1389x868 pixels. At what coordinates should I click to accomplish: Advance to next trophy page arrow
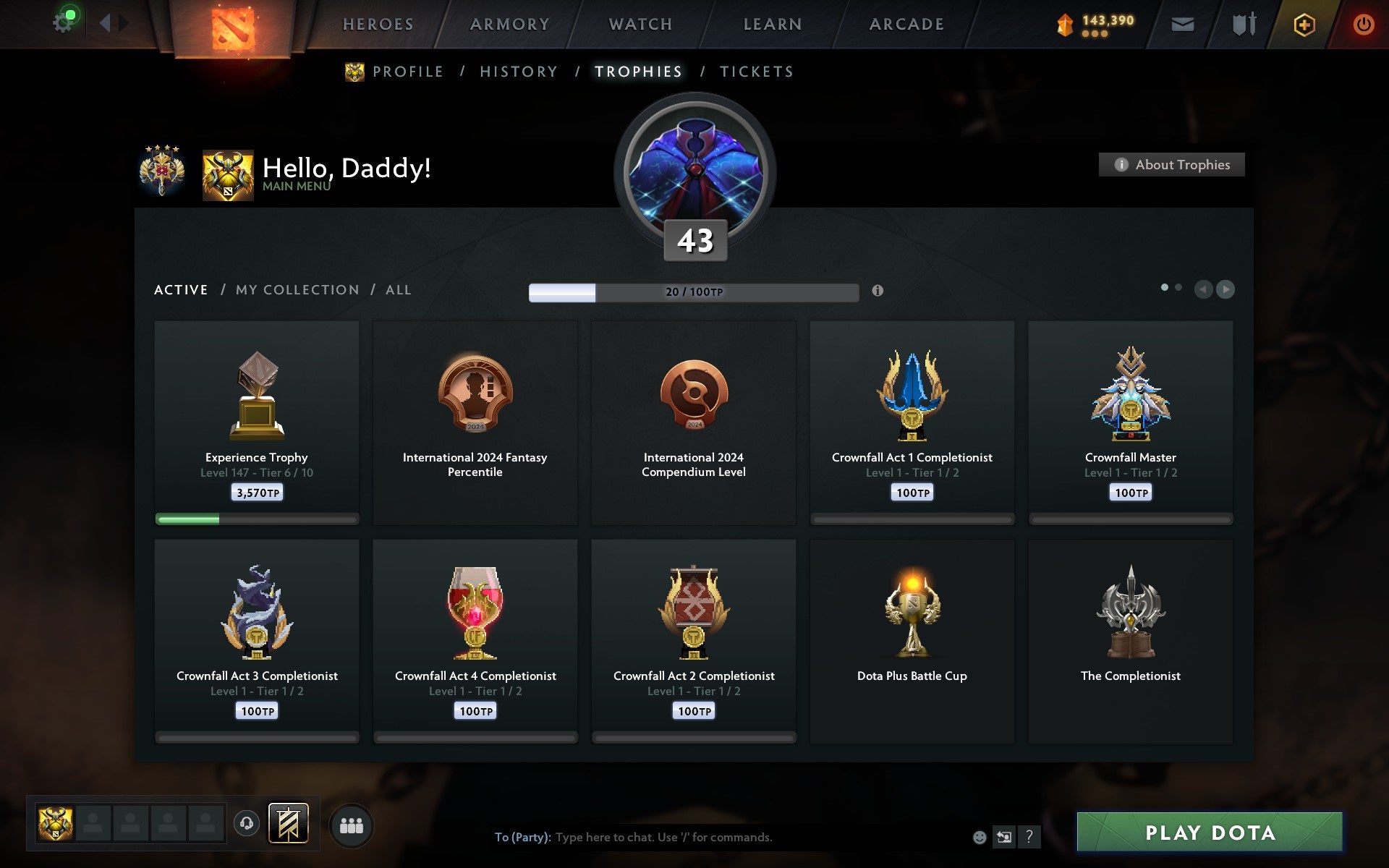[1226, 290]
